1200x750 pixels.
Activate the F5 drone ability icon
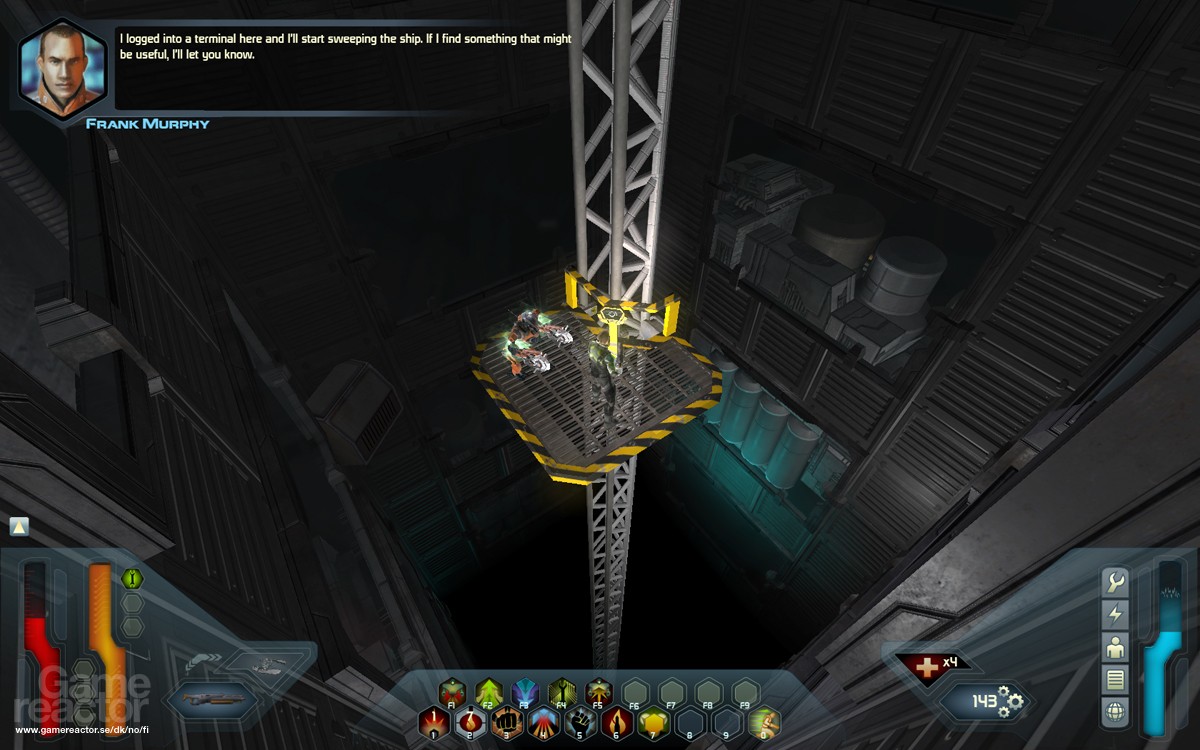[598, 691]
